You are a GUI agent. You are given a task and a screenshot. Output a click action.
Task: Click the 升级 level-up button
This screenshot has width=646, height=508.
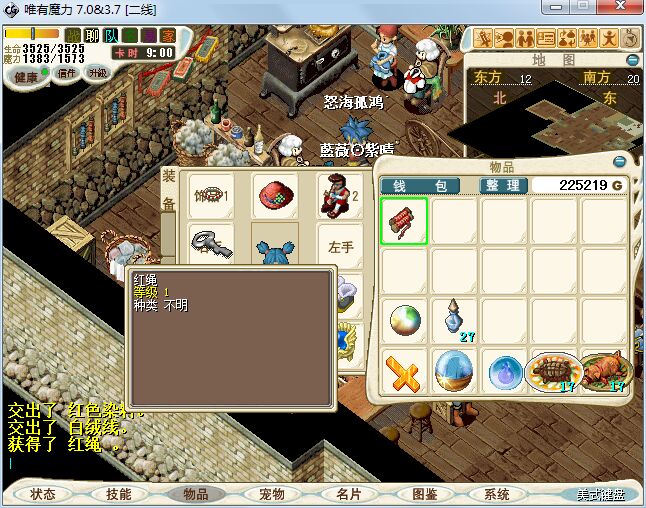(x=97, y=73)
